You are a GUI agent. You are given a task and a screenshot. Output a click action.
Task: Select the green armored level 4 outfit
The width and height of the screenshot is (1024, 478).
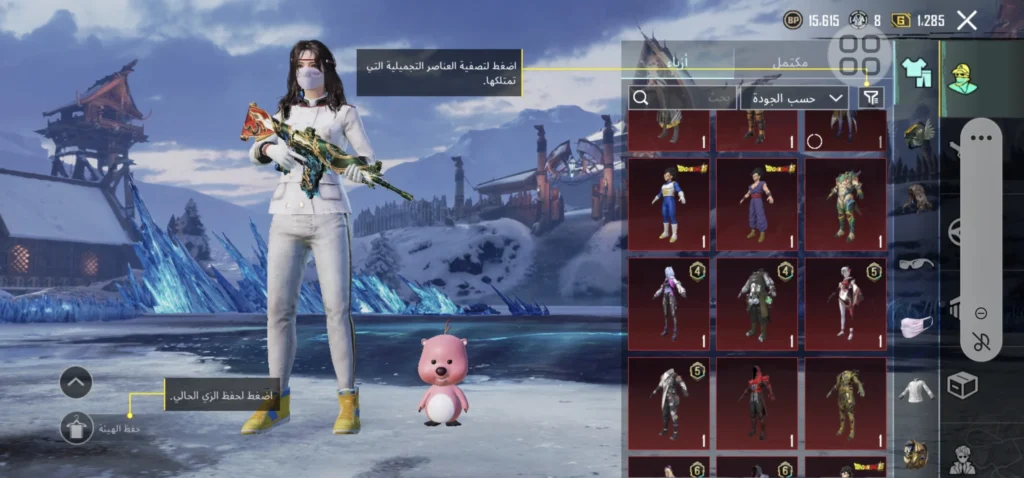(757, 303)
